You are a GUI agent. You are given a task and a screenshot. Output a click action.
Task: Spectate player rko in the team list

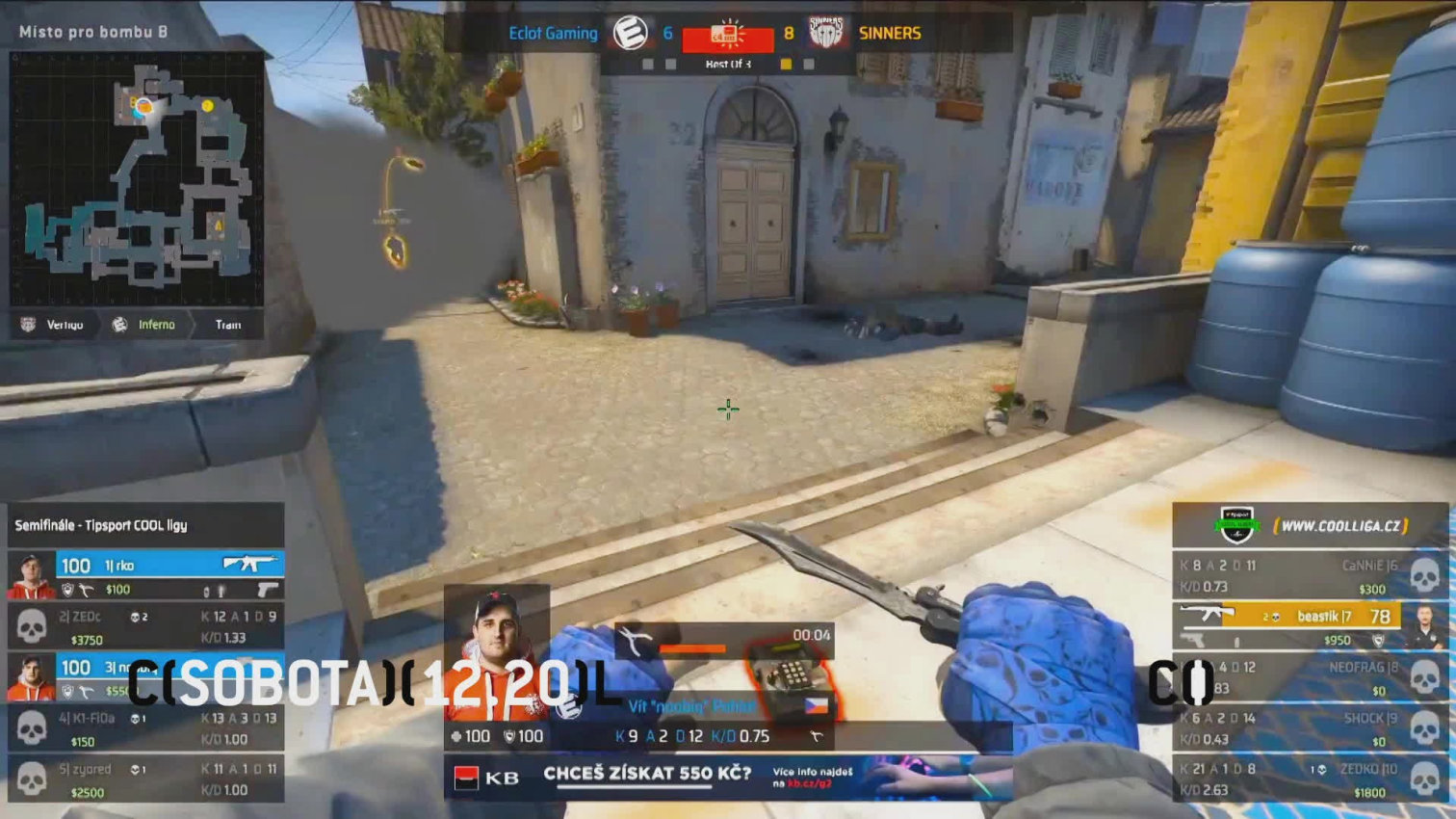146,575
